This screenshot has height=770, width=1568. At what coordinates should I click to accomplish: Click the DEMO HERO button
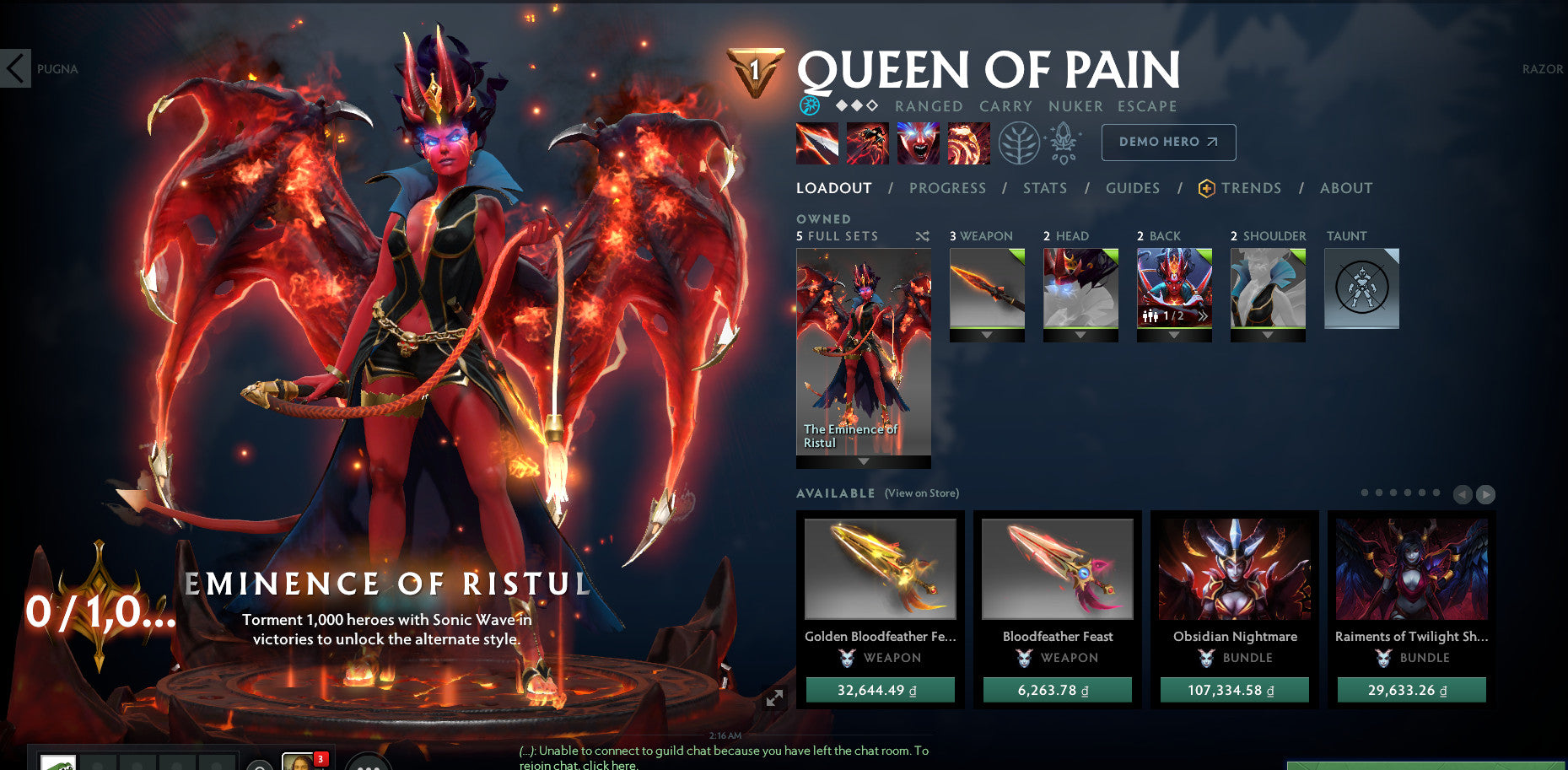[1167, 142]
